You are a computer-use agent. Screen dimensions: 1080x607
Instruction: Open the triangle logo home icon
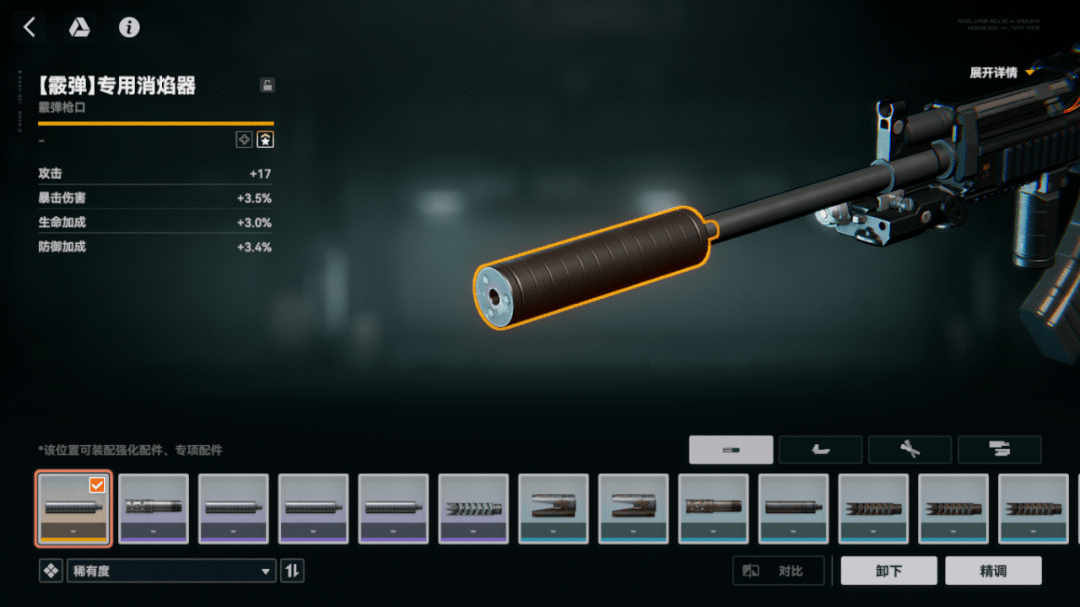tap(79, 28)
